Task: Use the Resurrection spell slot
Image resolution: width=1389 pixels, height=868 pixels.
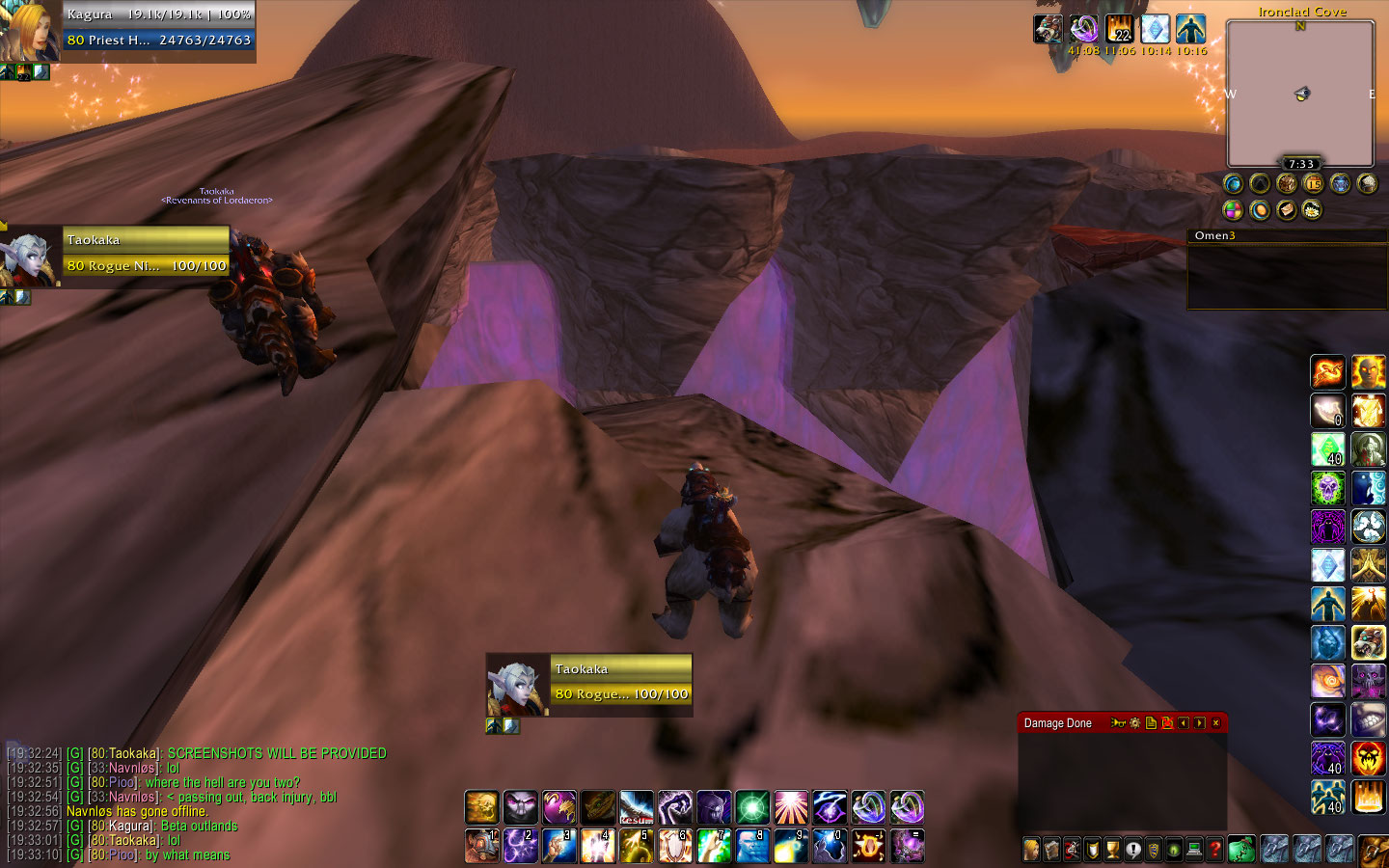Action: click(636, 807)
